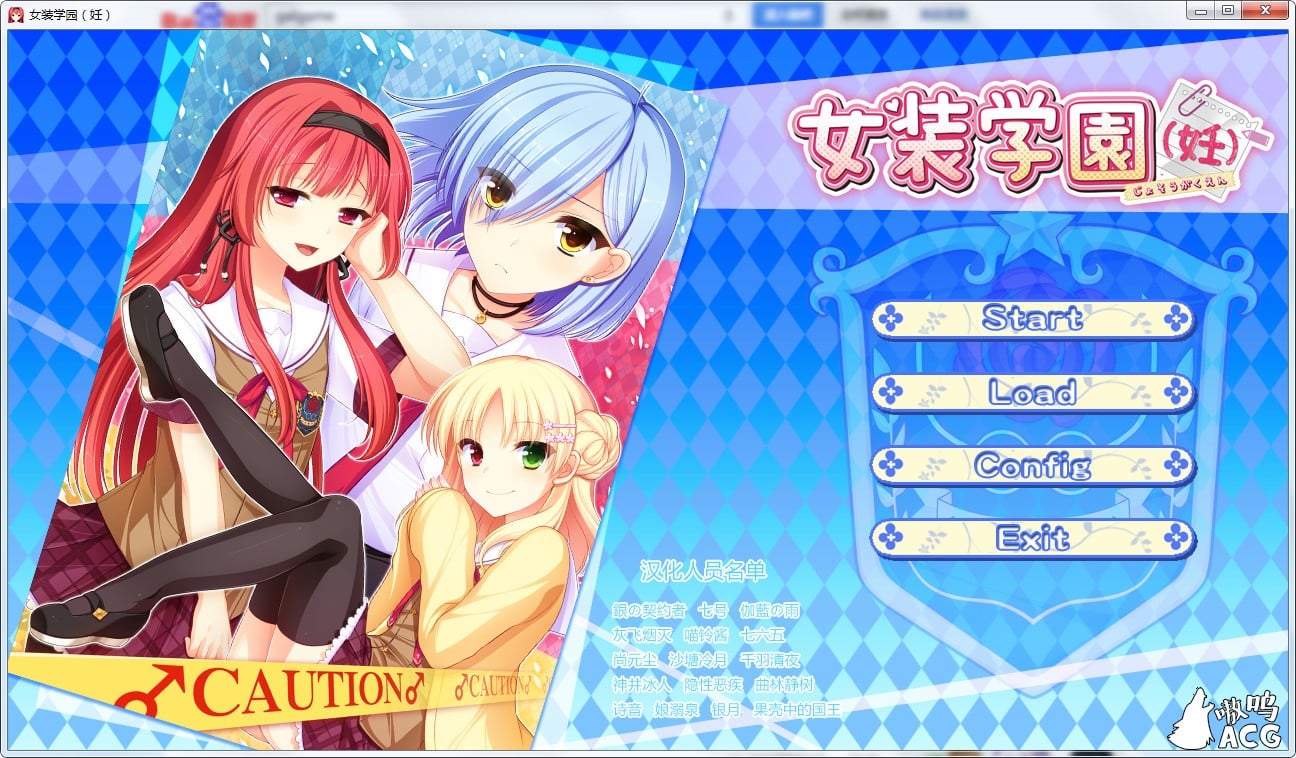
Task: Click the clover ornament right of Load
Action: [1176, 393]
